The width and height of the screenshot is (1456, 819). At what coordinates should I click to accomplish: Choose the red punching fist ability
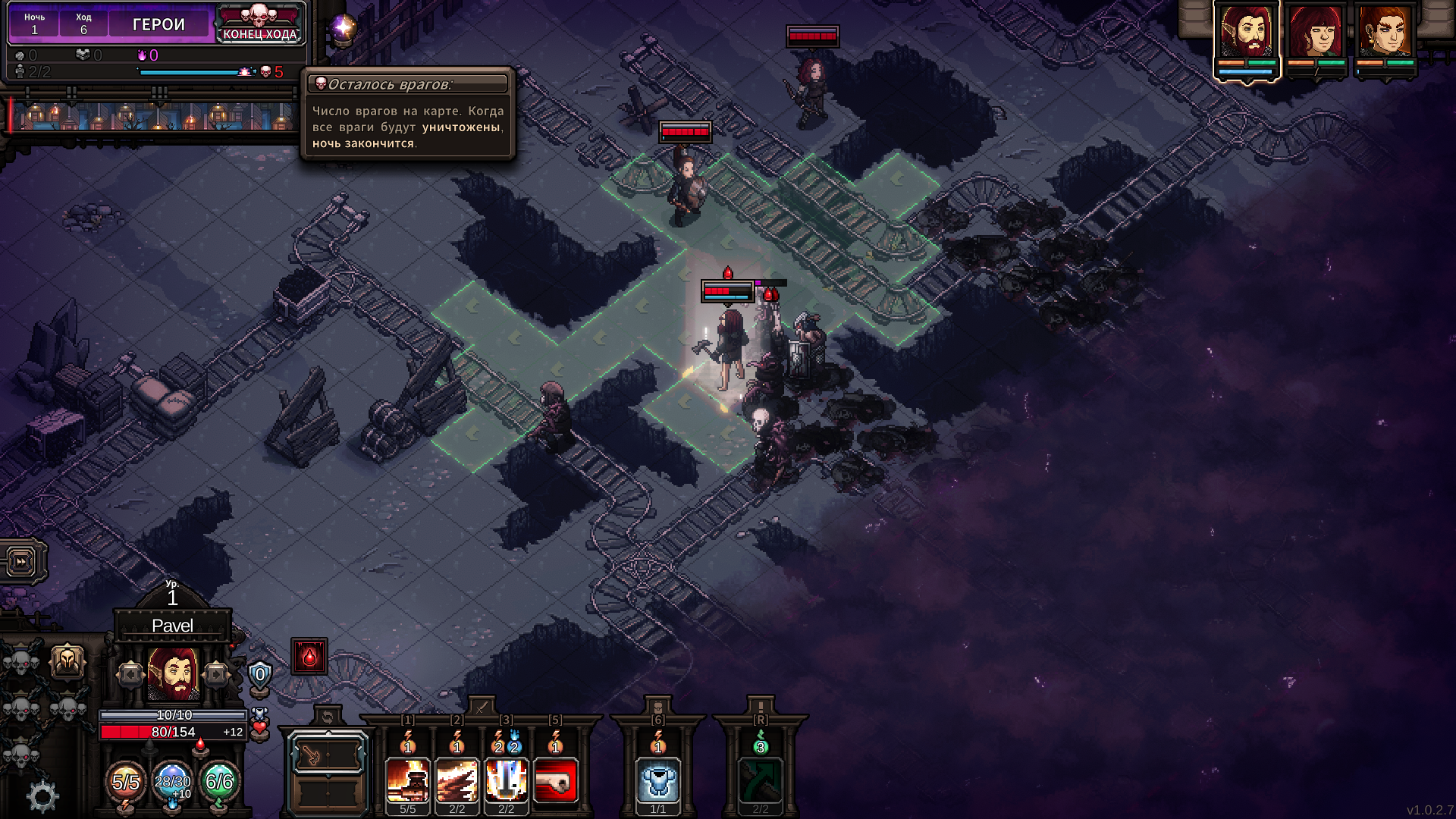point(556,780)
